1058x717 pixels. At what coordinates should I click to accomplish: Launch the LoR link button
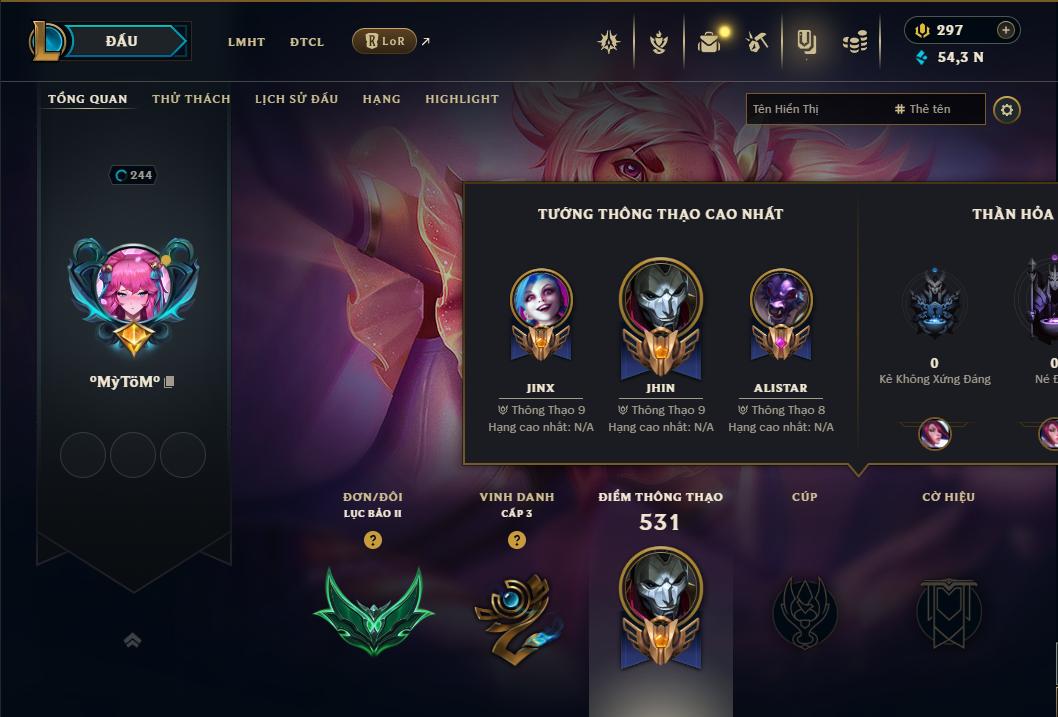(385, 41)
